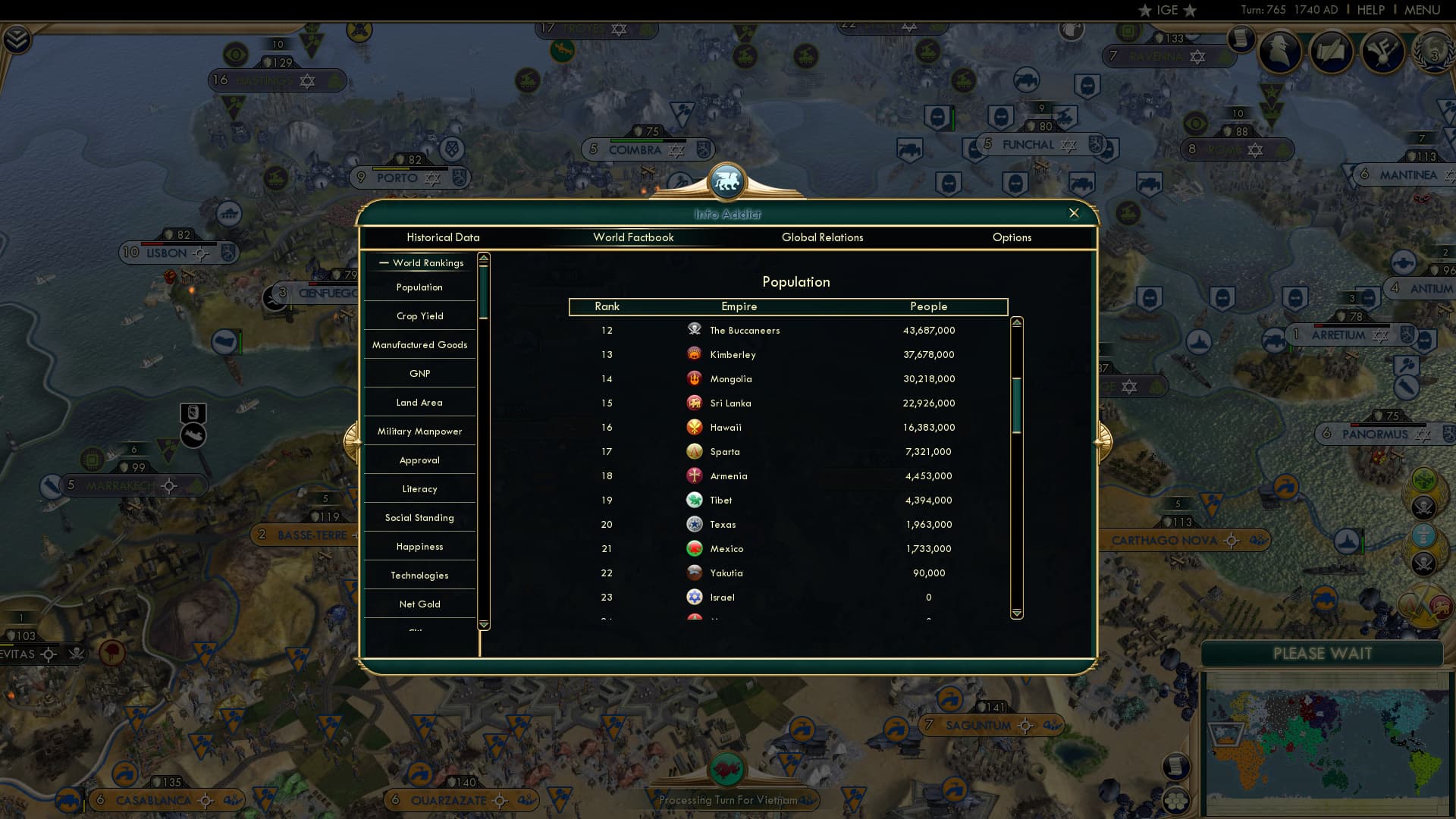Collapse the World Rankings section
The height and width of the screenshot is (819, 1456).
419,263
